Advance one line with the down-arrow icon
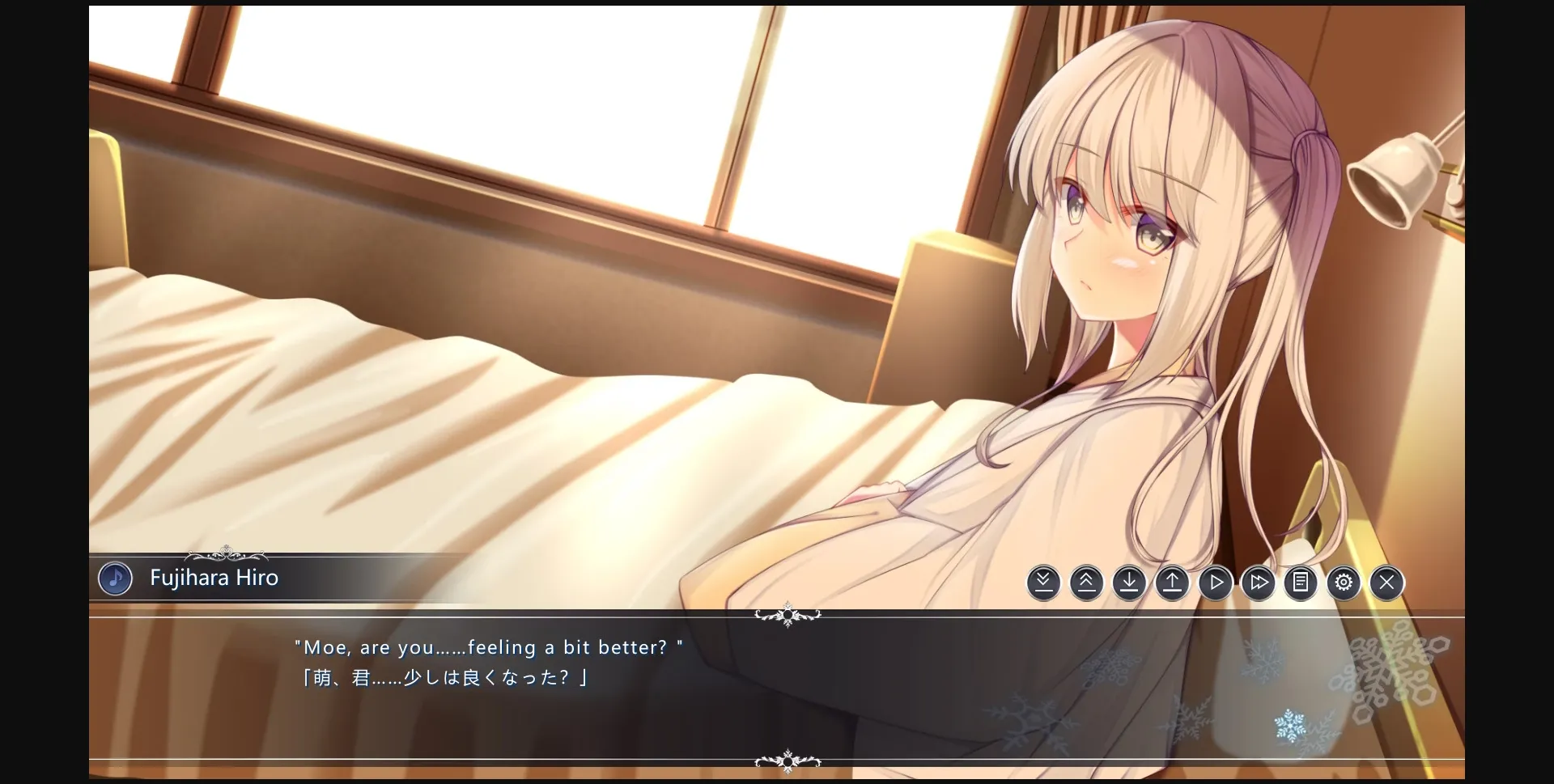Screen dimensions: 1554x784 point(1129,582)
